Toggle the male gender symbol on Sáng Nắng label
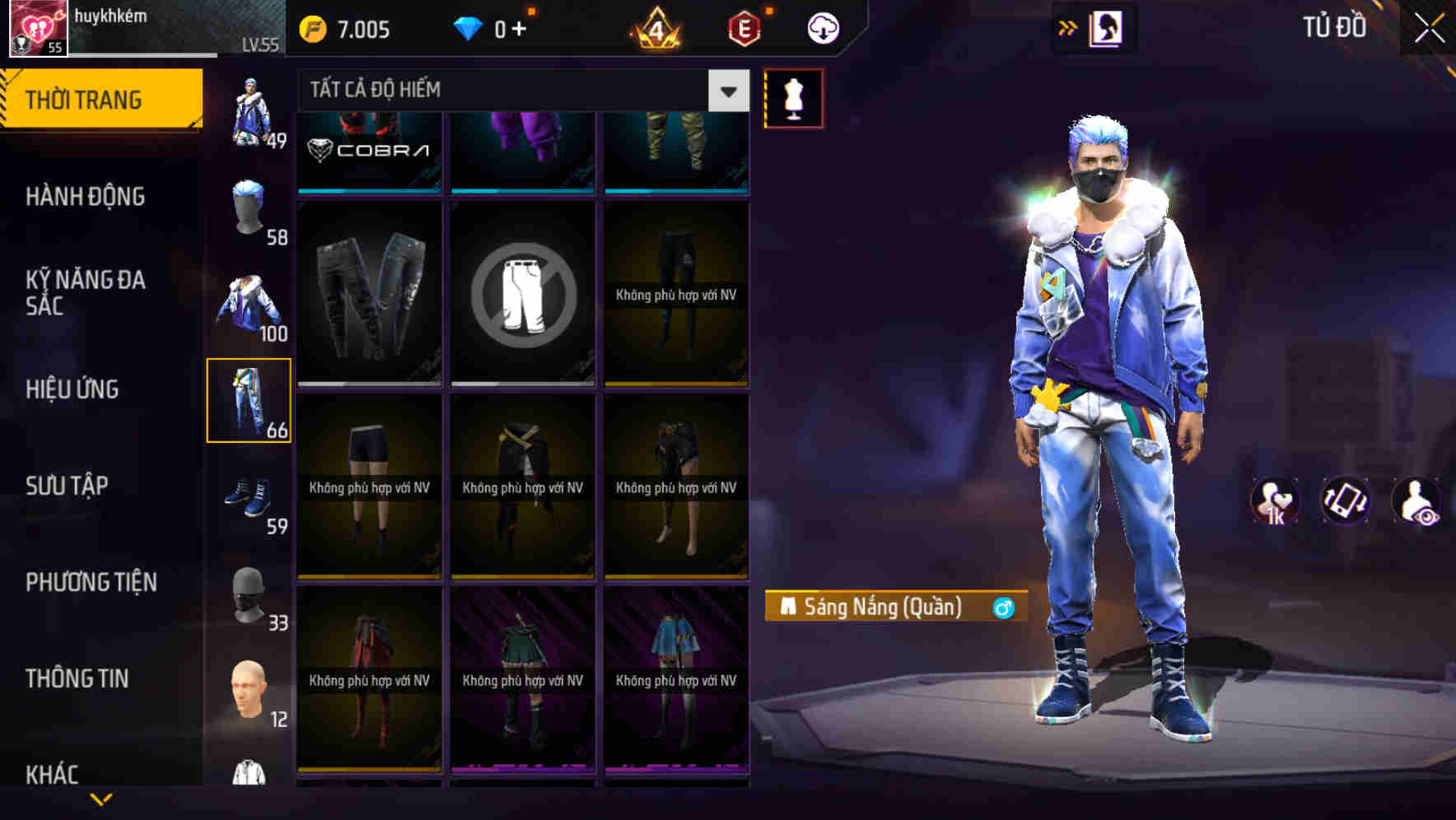 [x=1004, y=607]
